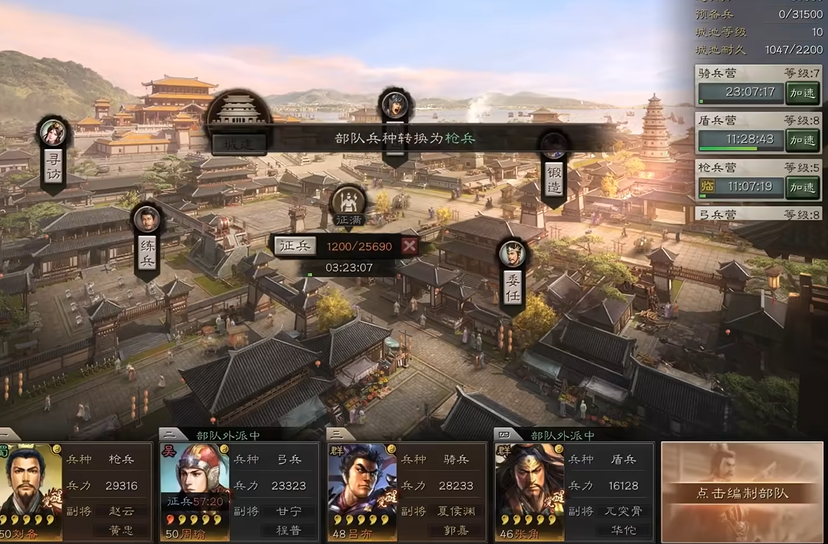Speed up the 骑兵营 cavalry camp
This screenshot has height=544, width=828.
point(802,93)
